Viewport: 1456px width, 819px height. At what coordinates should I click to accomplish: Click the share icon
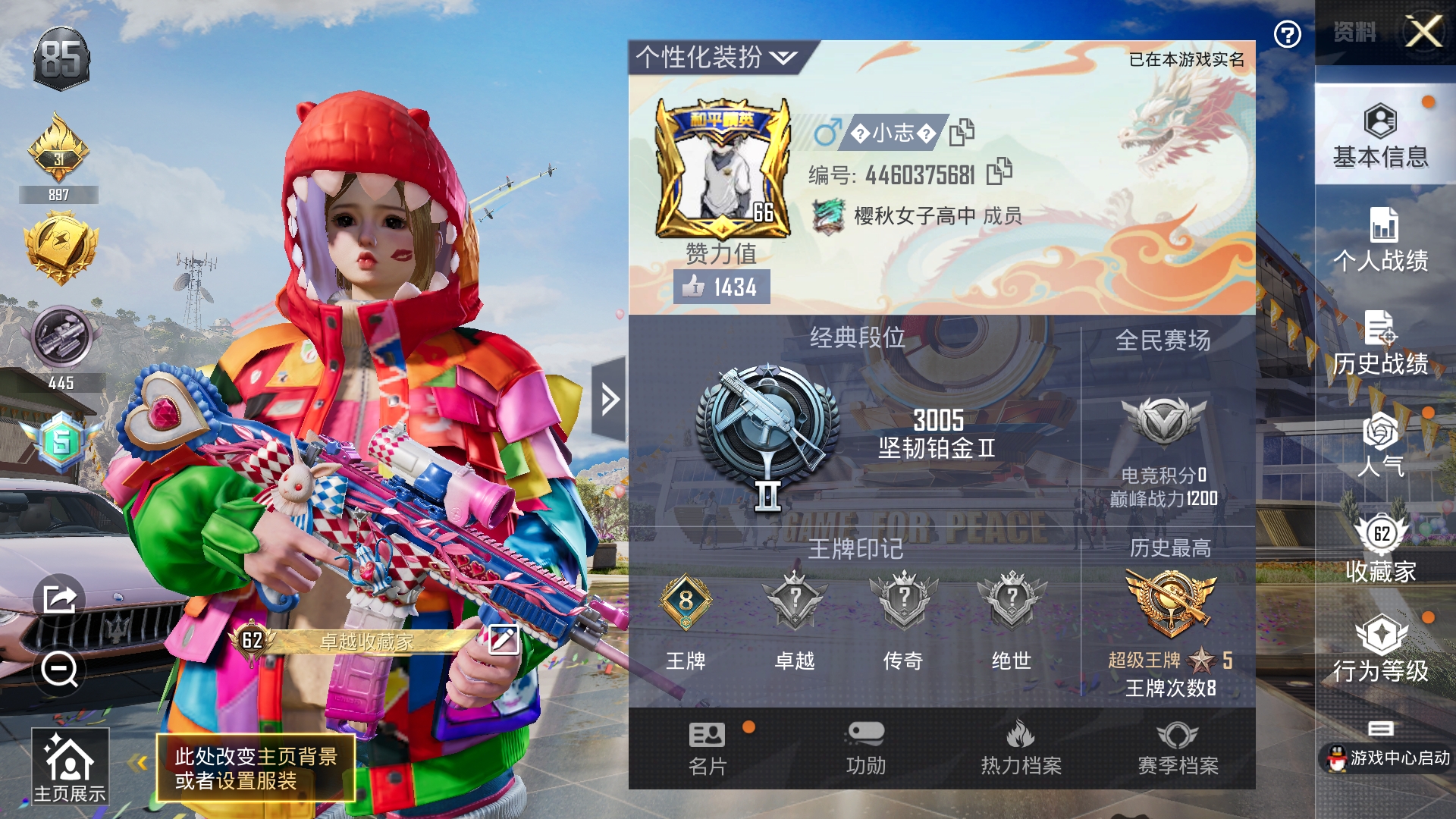coord(59,599)
